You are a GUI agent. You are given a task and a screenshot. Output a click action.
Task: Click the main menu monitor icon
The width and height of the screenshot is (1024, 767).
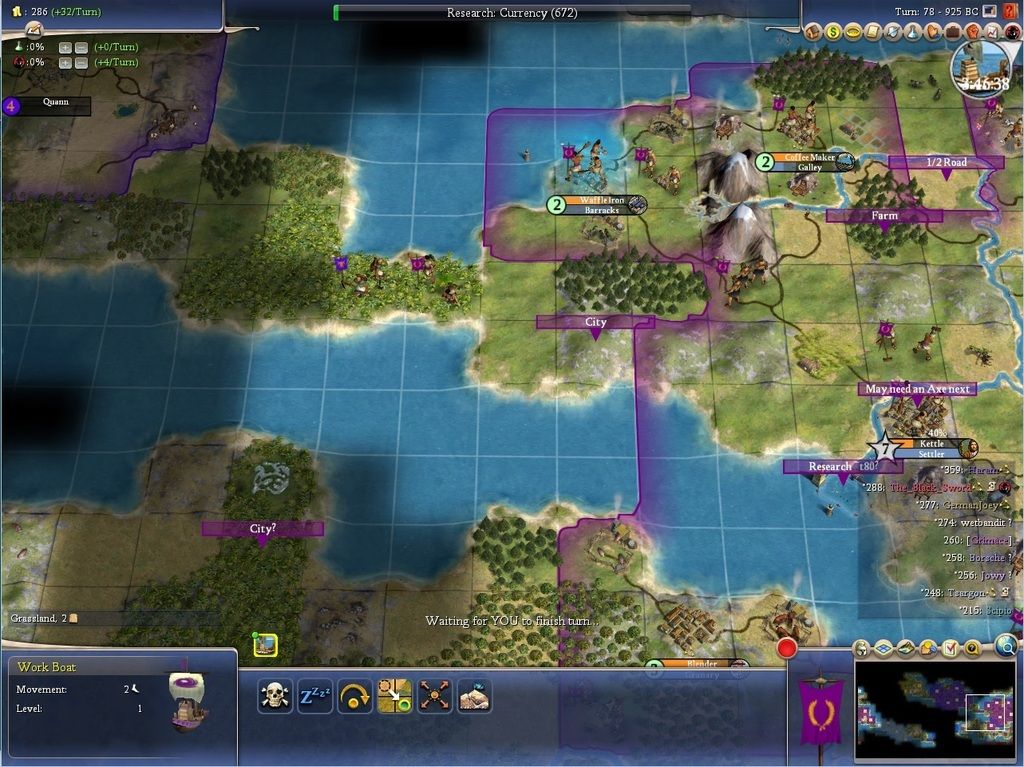[x=990, y=11]
